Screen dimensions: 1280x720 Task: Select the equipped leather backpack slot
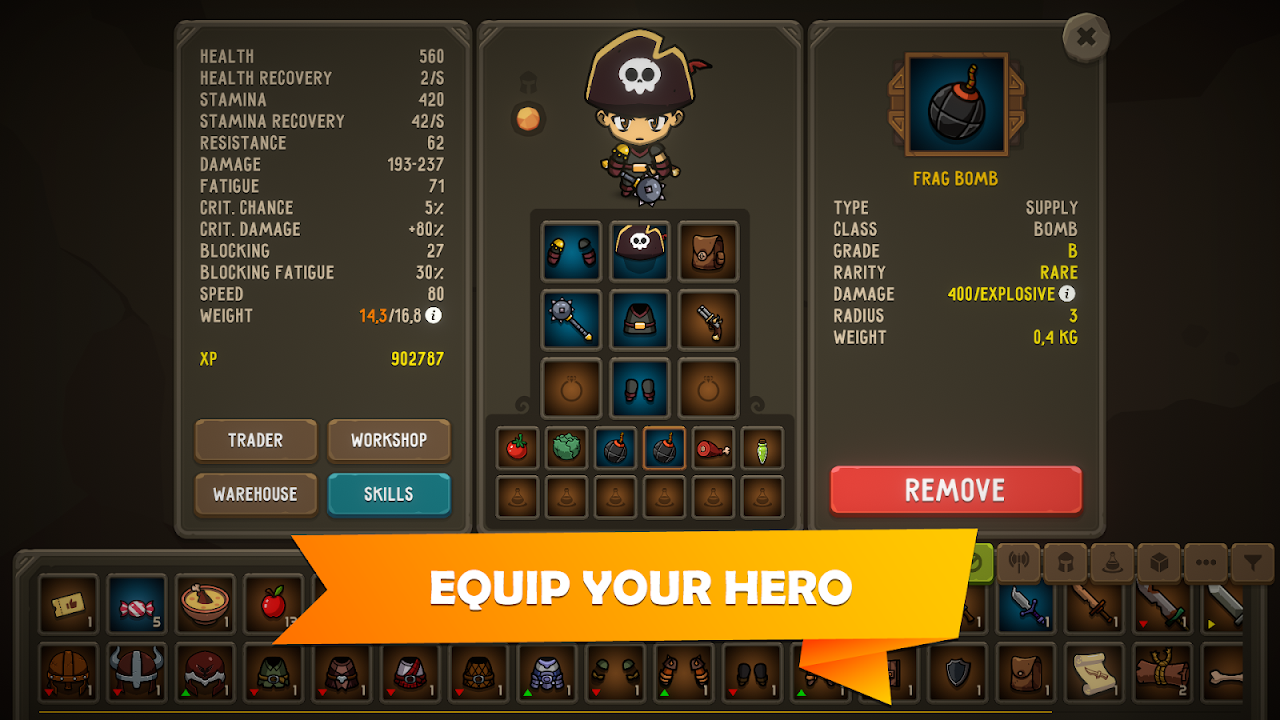pyautogui.click(x=708, y=251)
